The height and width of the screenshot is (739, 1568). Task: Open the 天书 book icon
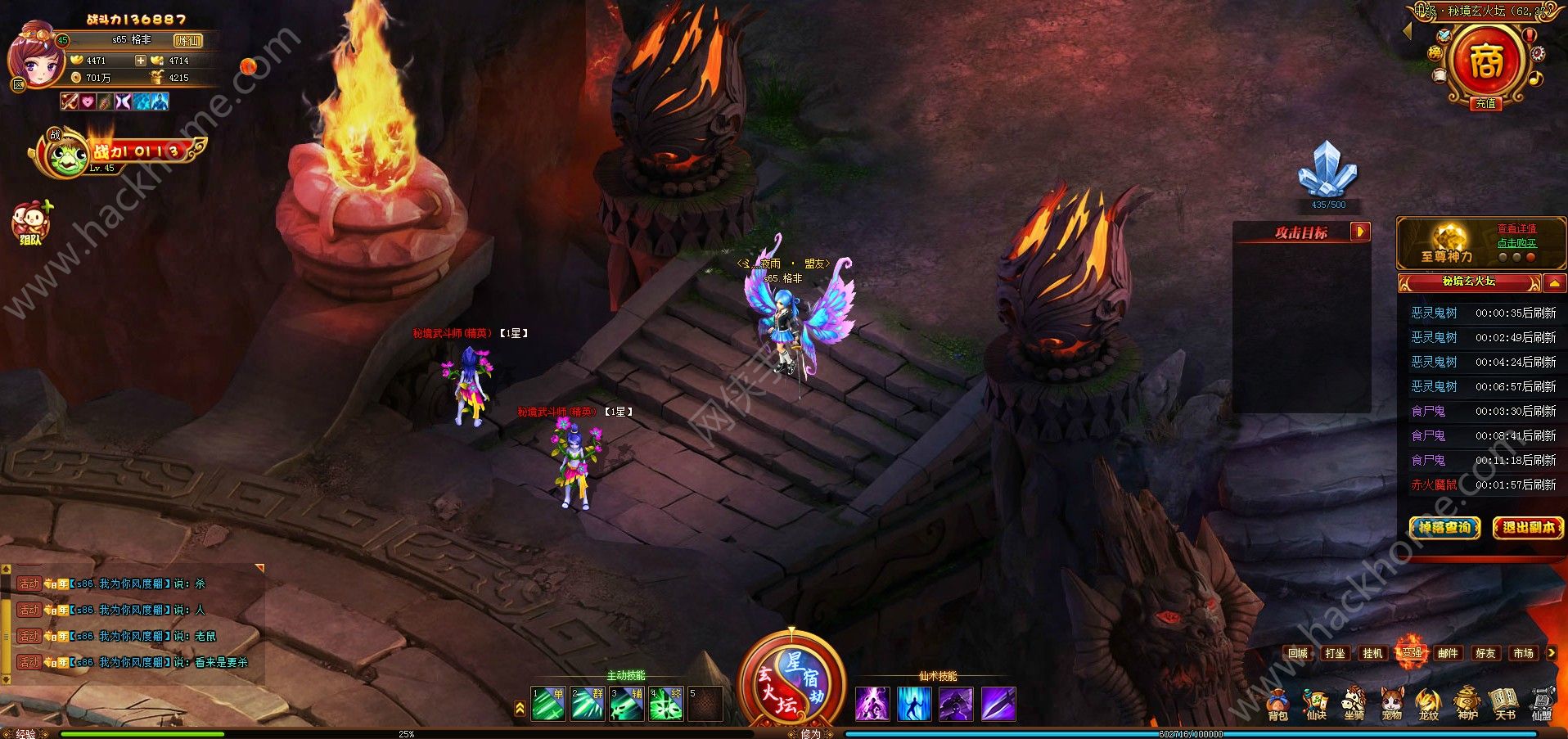click(1504, 704)
